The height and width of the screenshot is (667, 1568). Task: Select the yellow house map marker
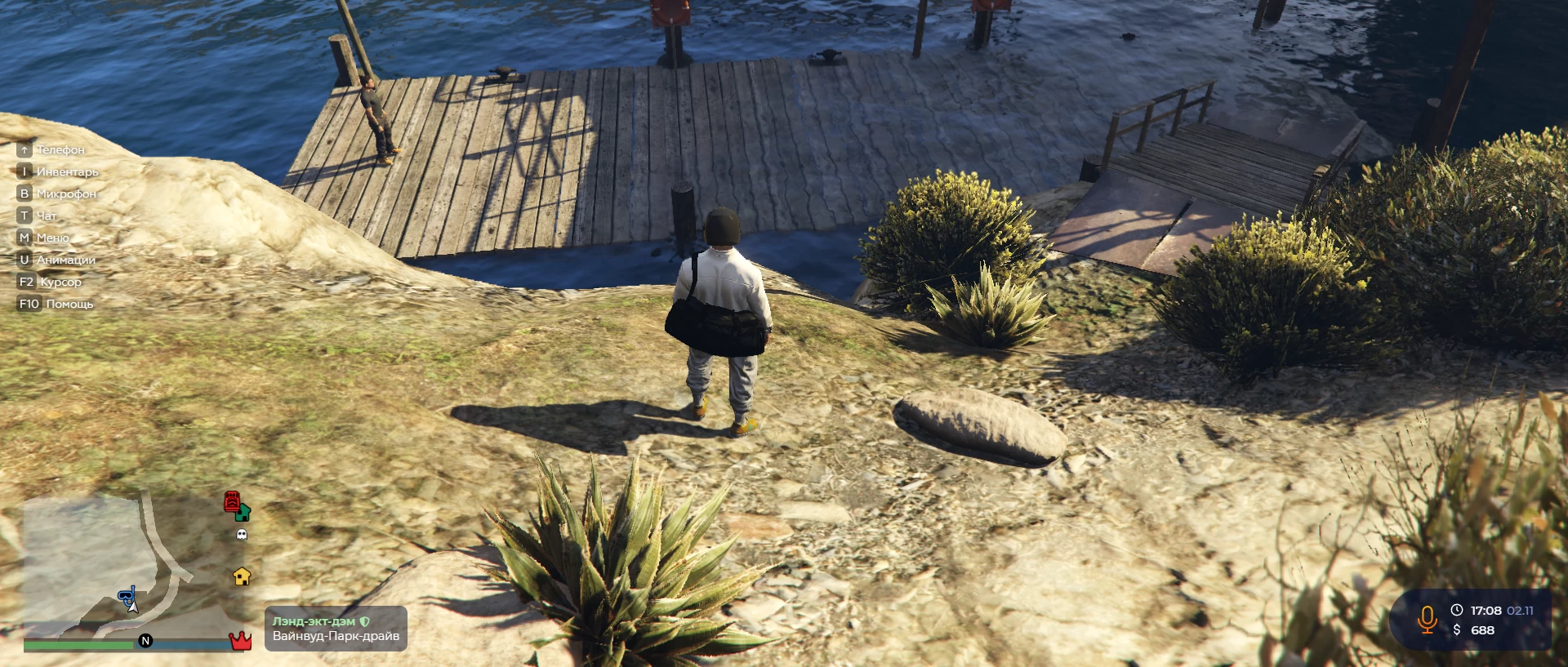tap(242, 576)
